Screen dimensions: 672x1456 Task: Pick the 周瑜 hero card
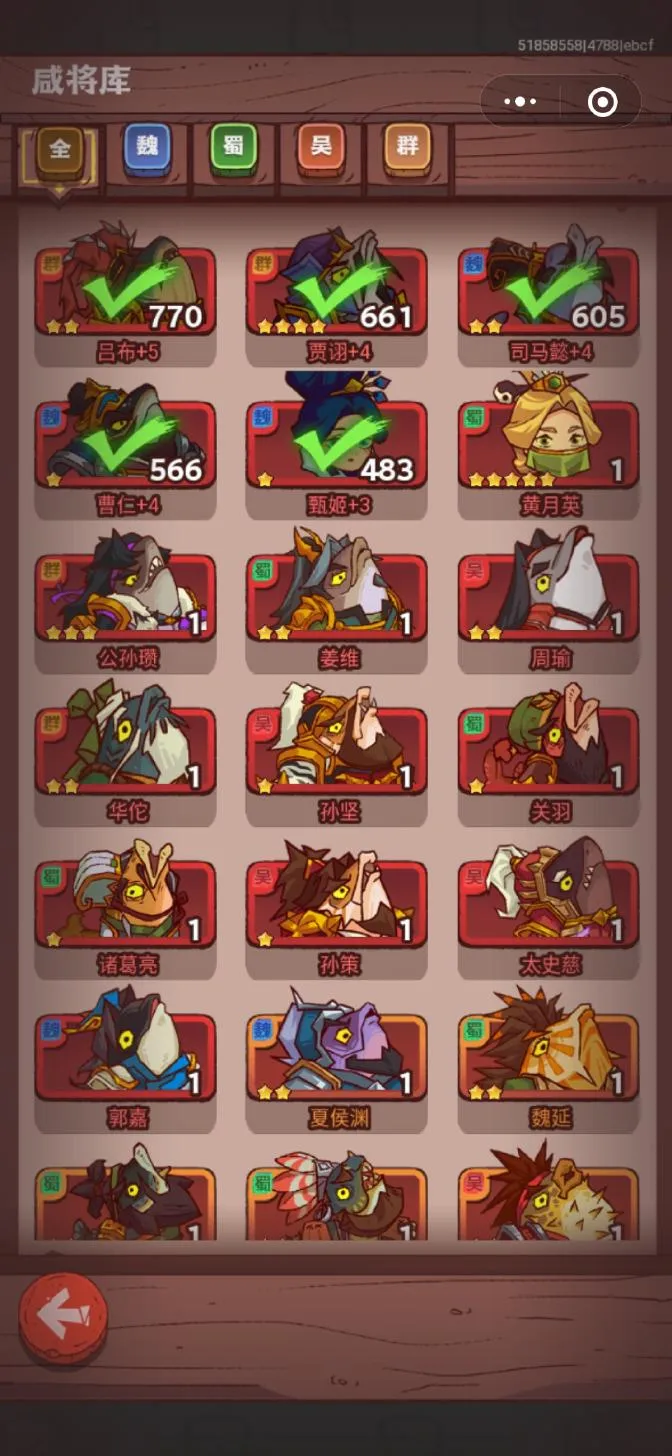(549, 598)
